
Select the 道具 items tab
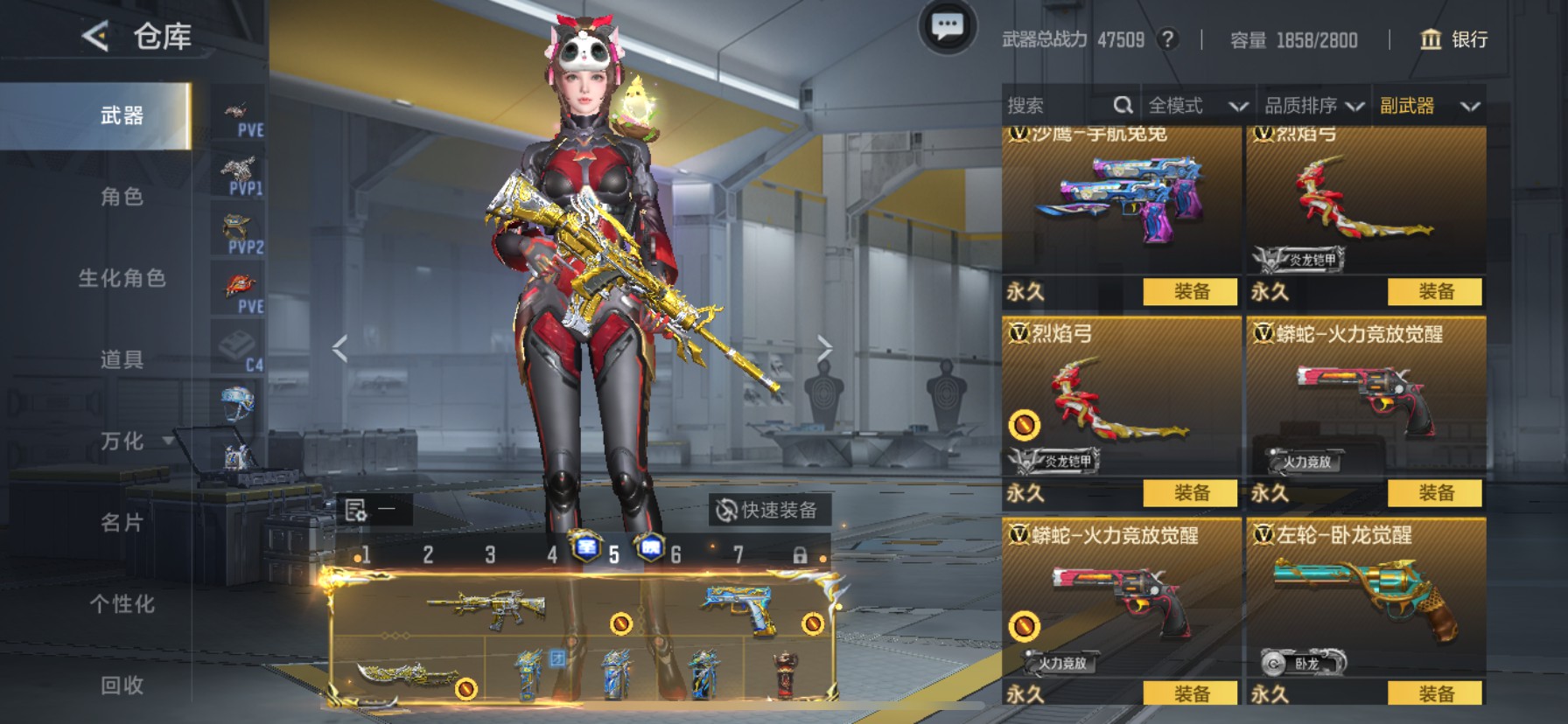tap(122, 359)
